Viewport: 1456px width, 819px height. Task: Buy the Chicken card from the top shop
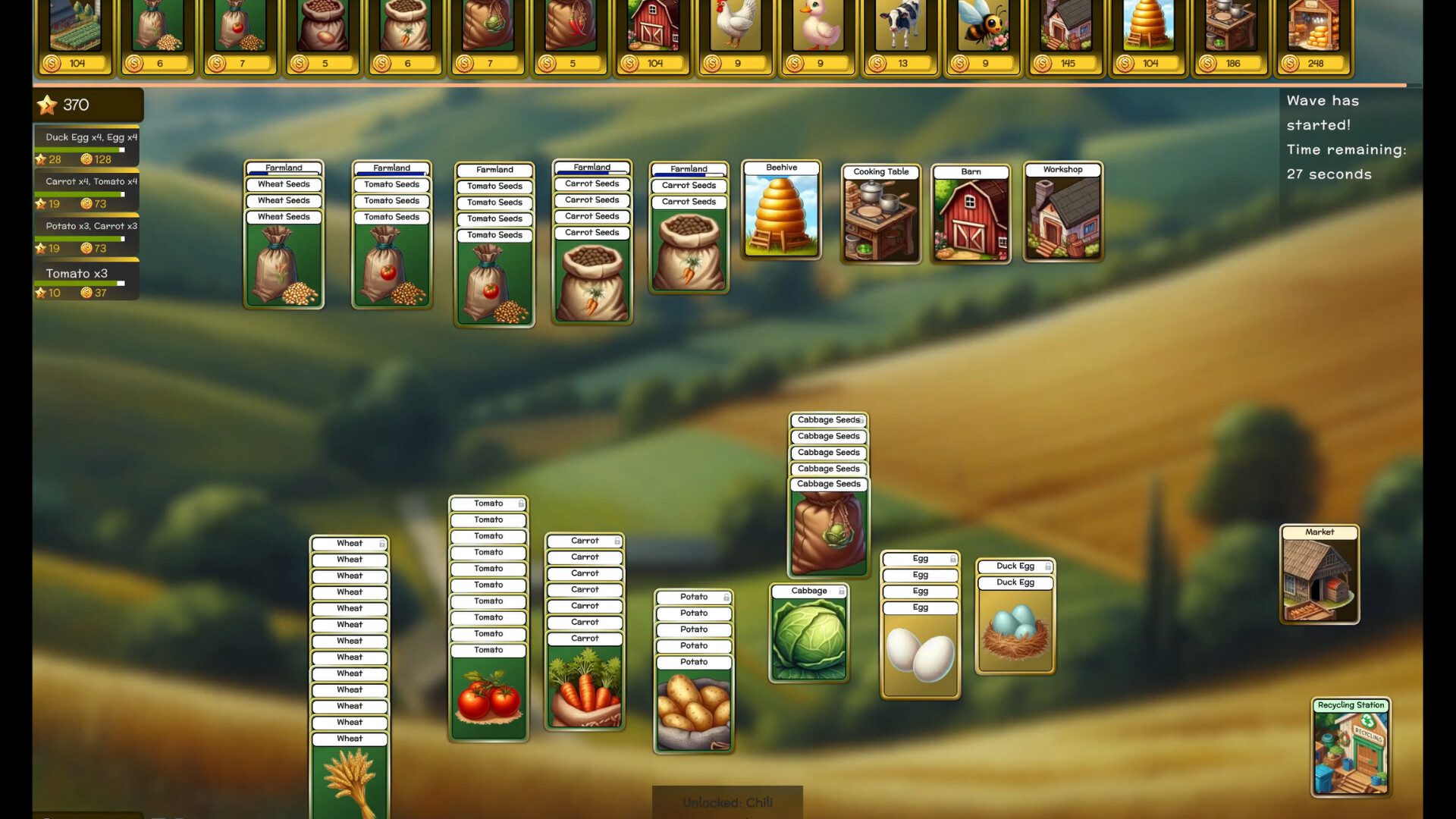(734, 30)
